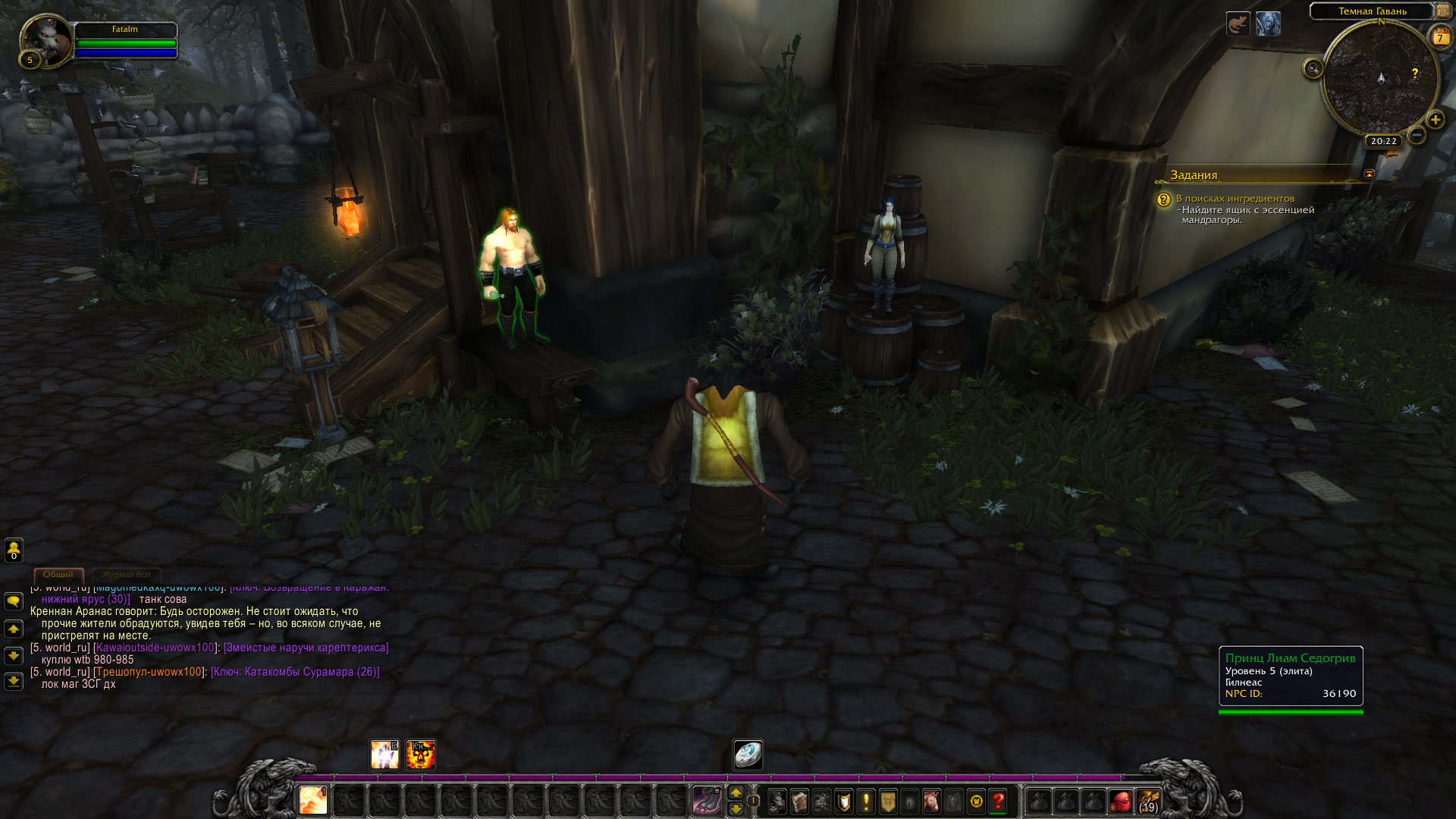Image resolution: width=1456 pixels, height=819 pixels.
Task: Jump chat to the bottom
Action: [14, 681]
